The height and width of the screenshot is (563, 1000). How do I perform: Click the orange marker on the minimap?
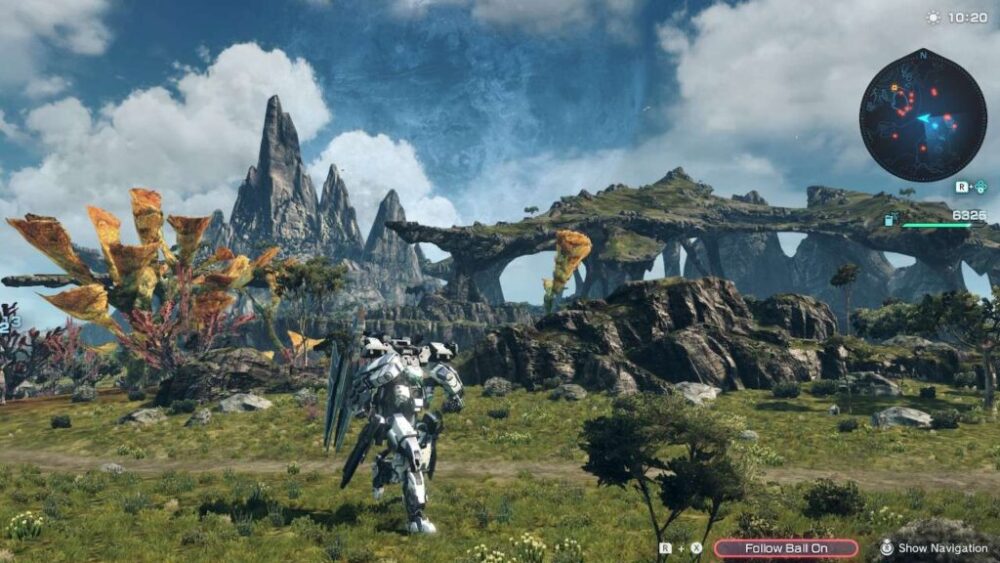[x=895, y=87]
